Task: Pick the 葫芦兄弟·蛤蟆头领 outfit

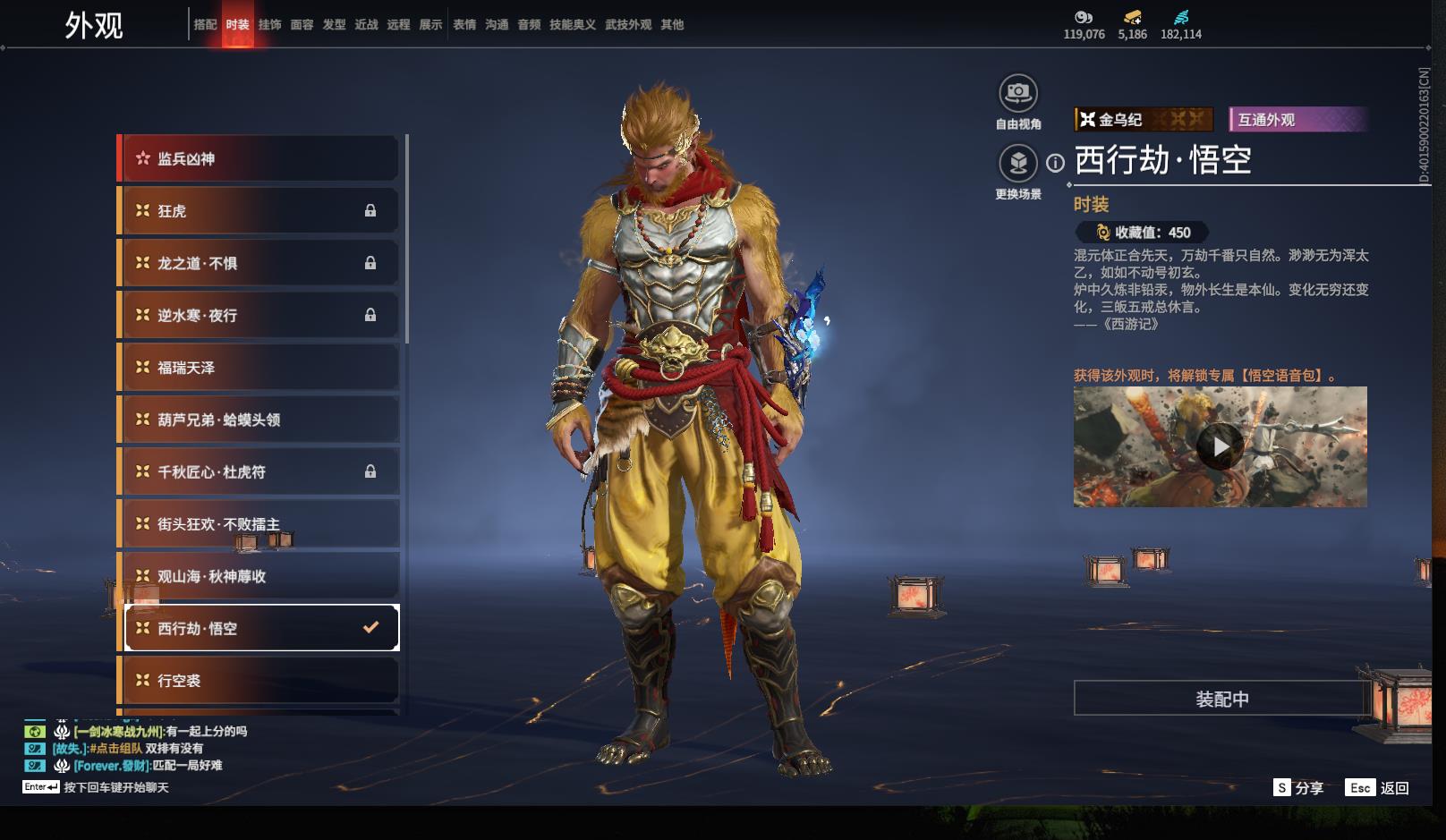Action: (259, 420)
